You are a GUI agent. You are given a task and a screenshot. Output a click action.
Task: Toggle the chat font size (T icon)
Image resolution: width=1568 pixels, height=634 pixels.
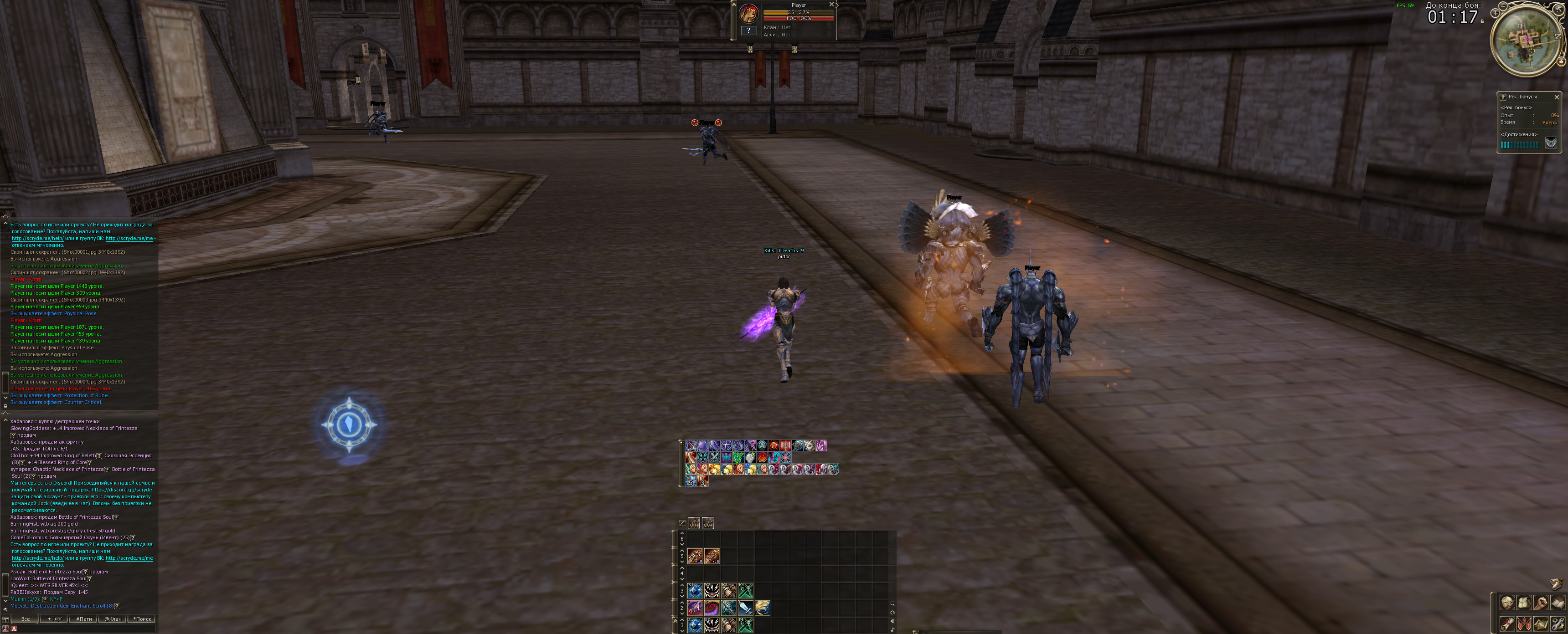click(x=5, y=619)
